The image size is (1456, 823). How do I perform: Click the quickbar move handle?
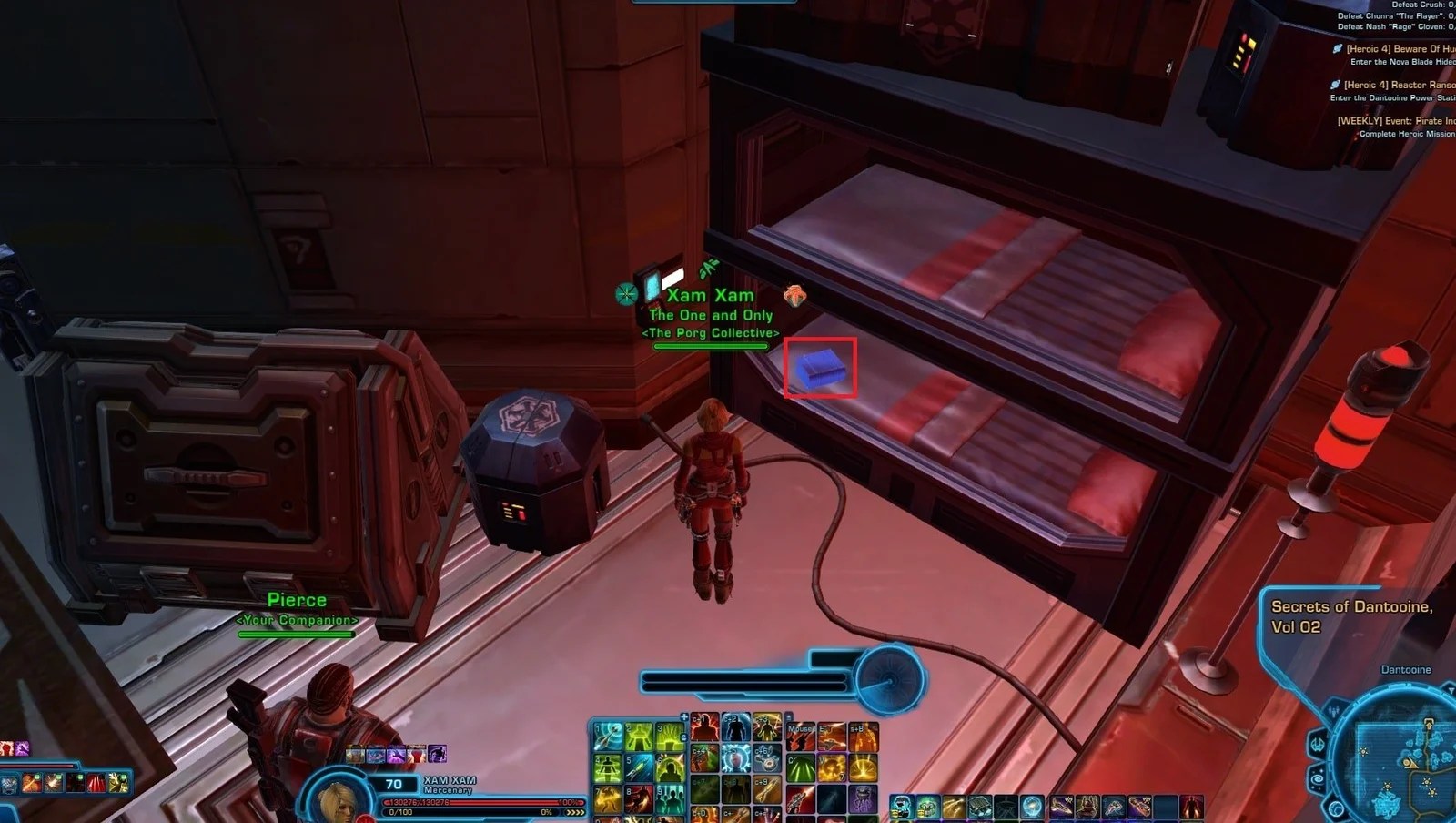[684, 718]
